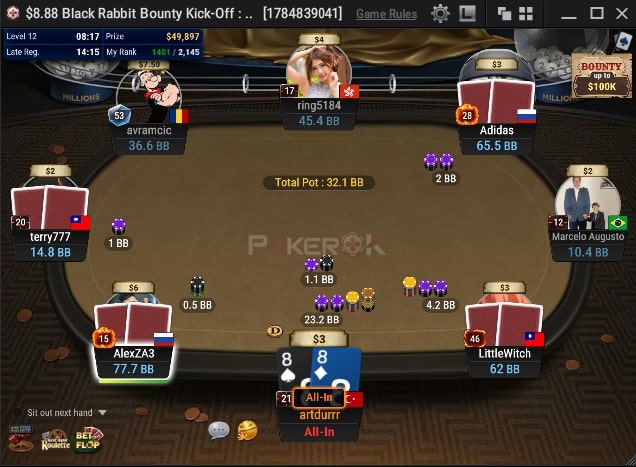The width and height of the screenshot is (636, 467).
Task: Maximize the poker table window
Action: point(596,14)
